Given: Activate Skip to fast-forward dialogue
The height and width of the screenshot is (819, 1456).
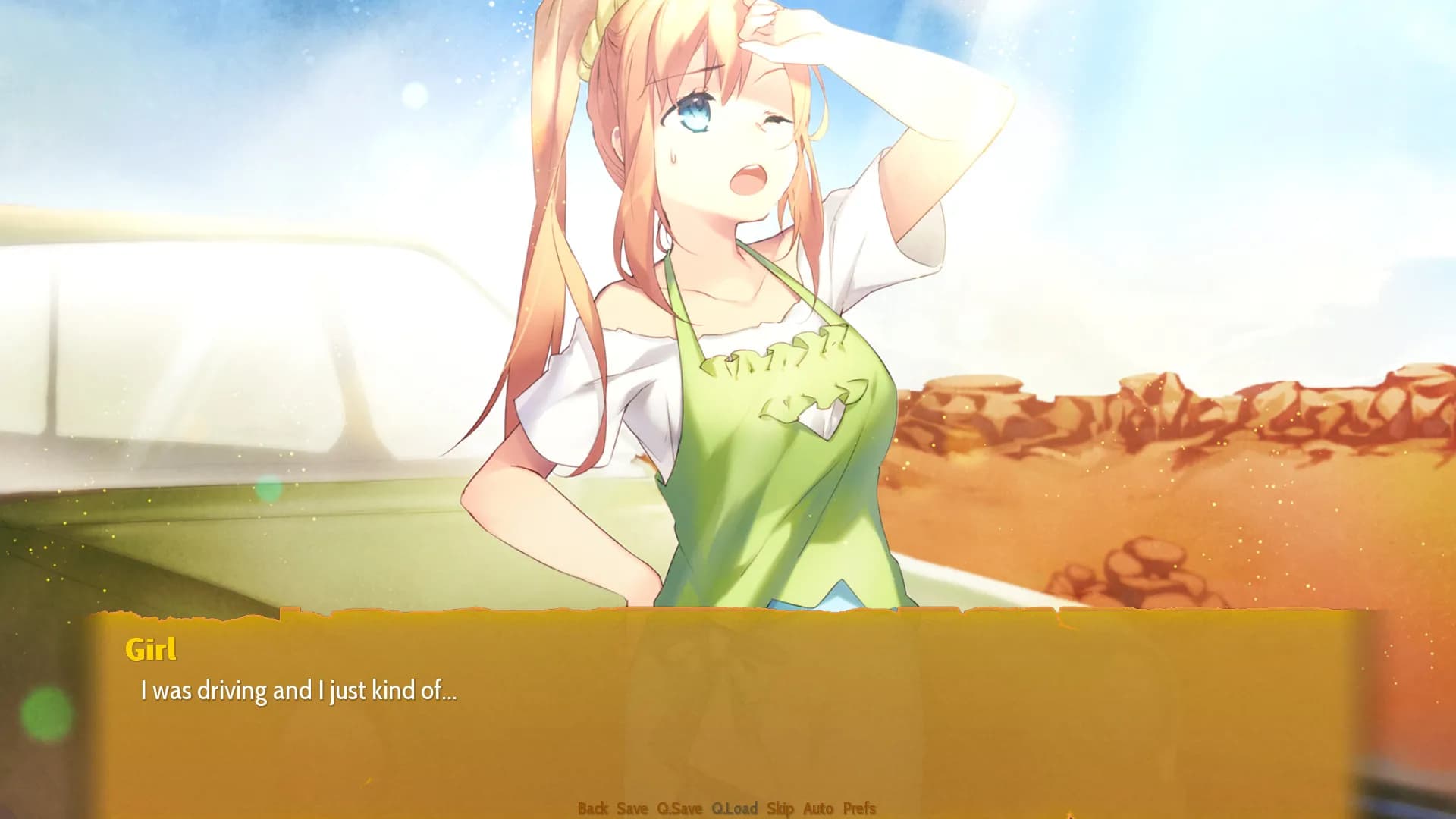Looking at the screenshot, I should click(x=780, y=808).
